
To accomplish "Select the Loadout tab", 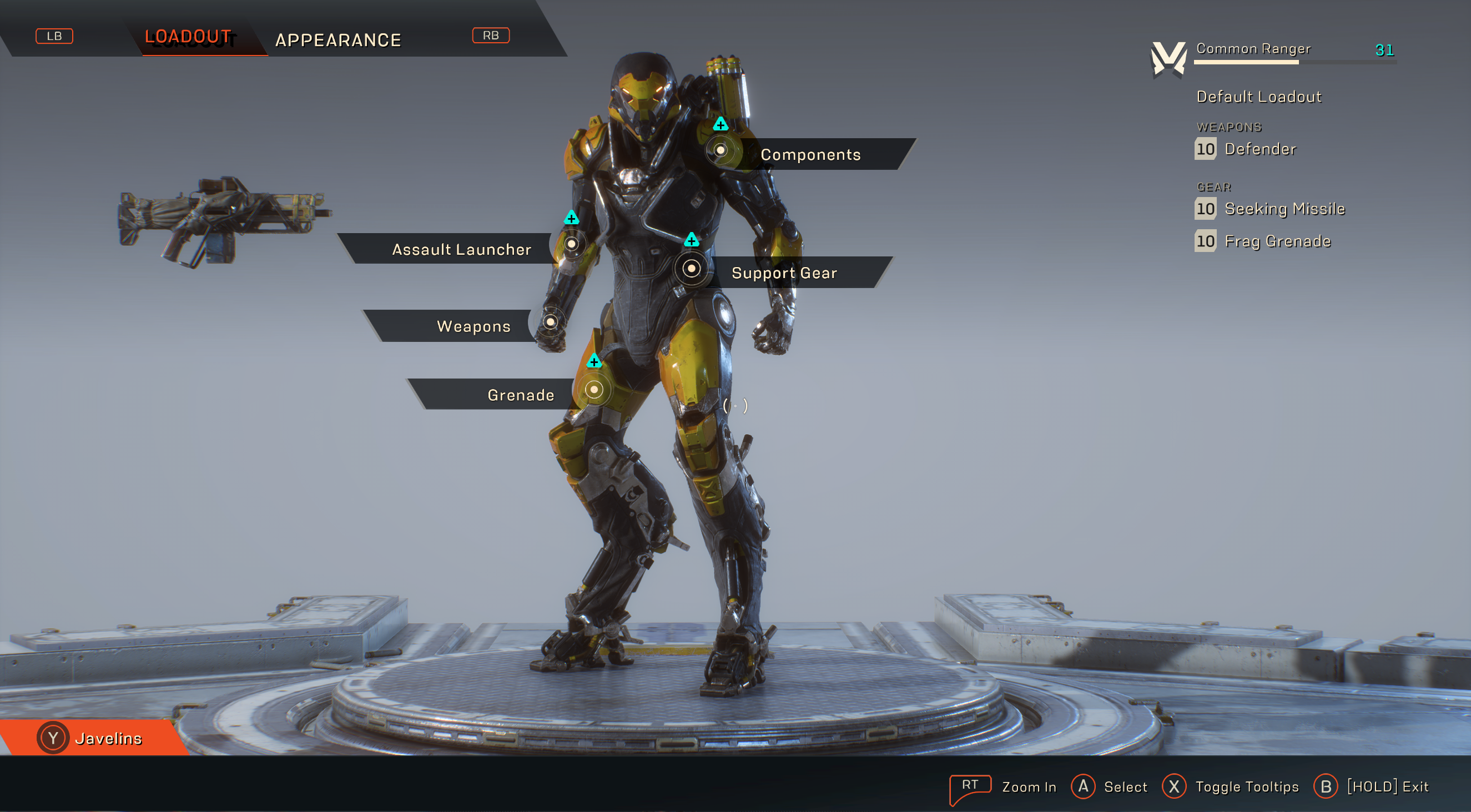I will point(188,37).
